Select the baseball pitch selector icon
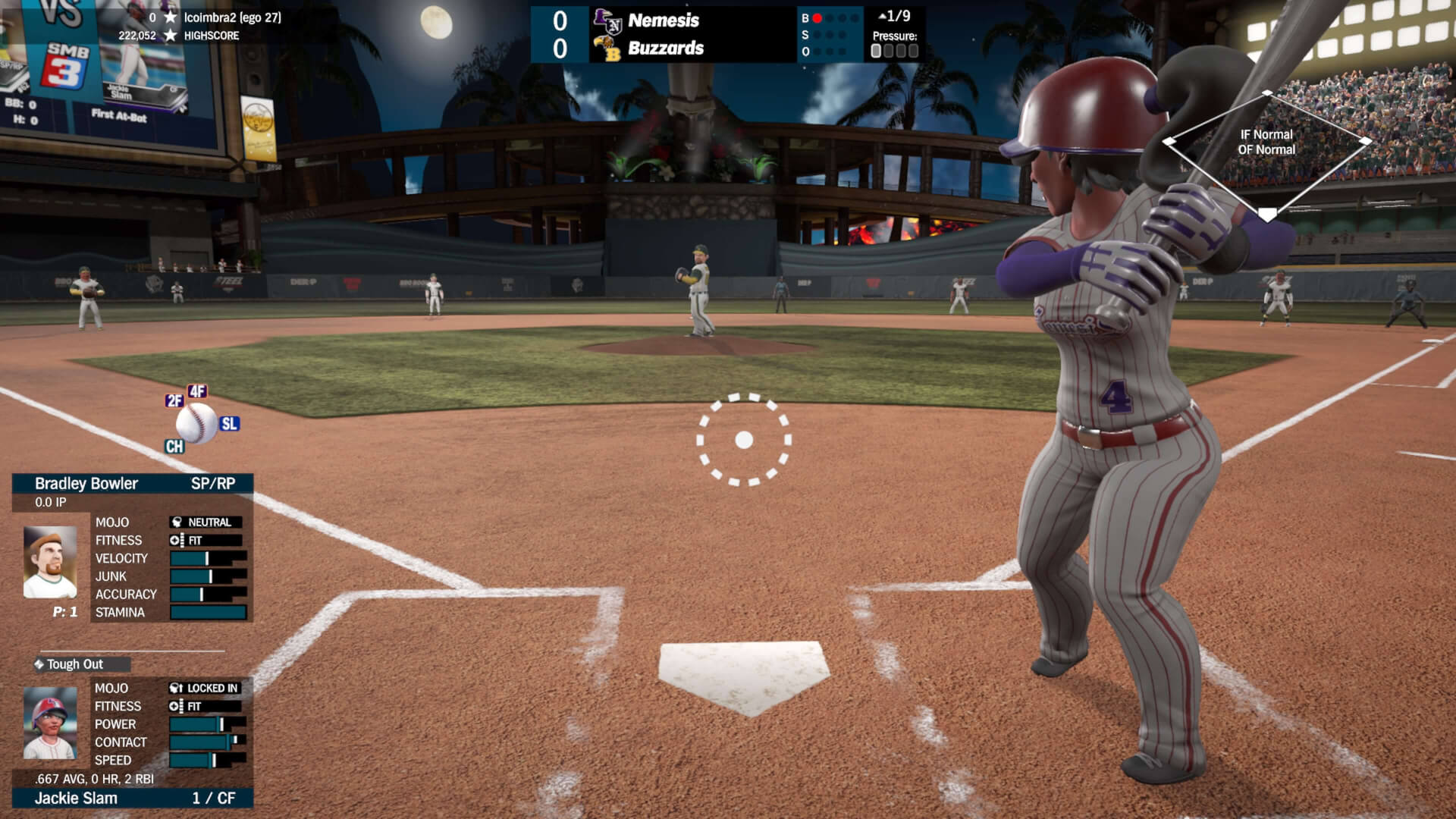 (x=197, y=423)
